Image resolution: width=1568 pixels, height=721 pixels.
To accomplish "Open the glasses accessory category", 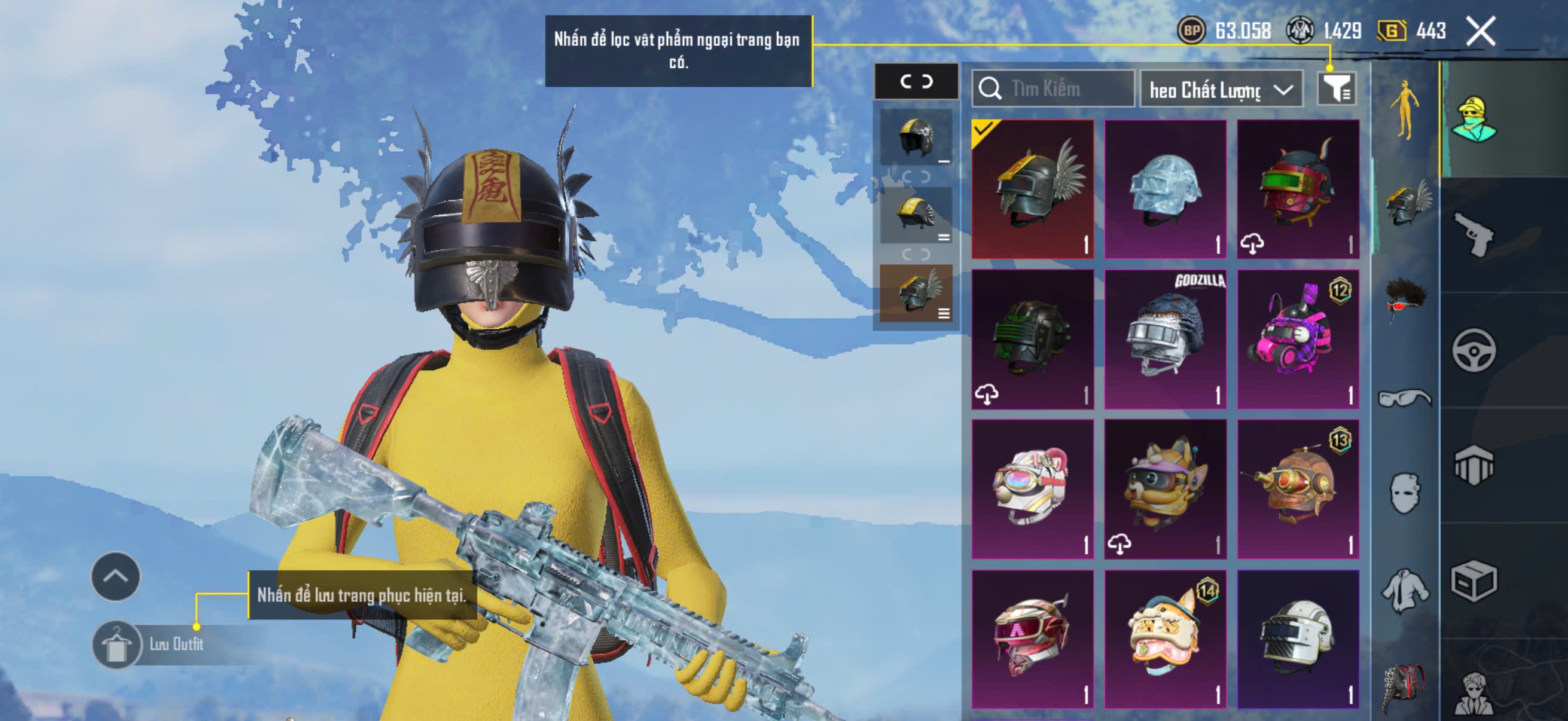I will (1404, 398).
